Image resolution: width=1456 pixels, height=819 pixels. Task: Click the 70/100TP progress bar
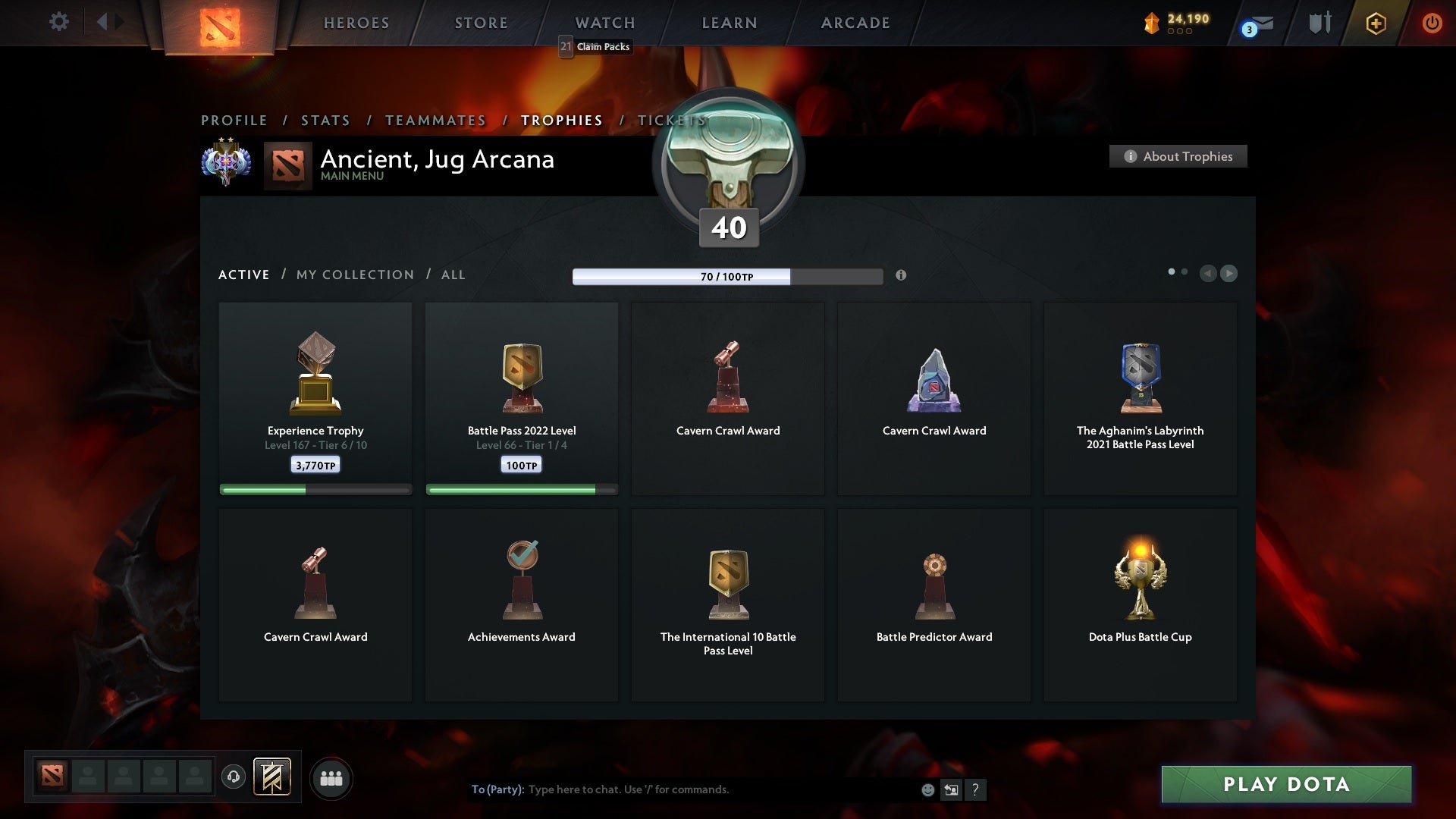click(x=726, y=277)
